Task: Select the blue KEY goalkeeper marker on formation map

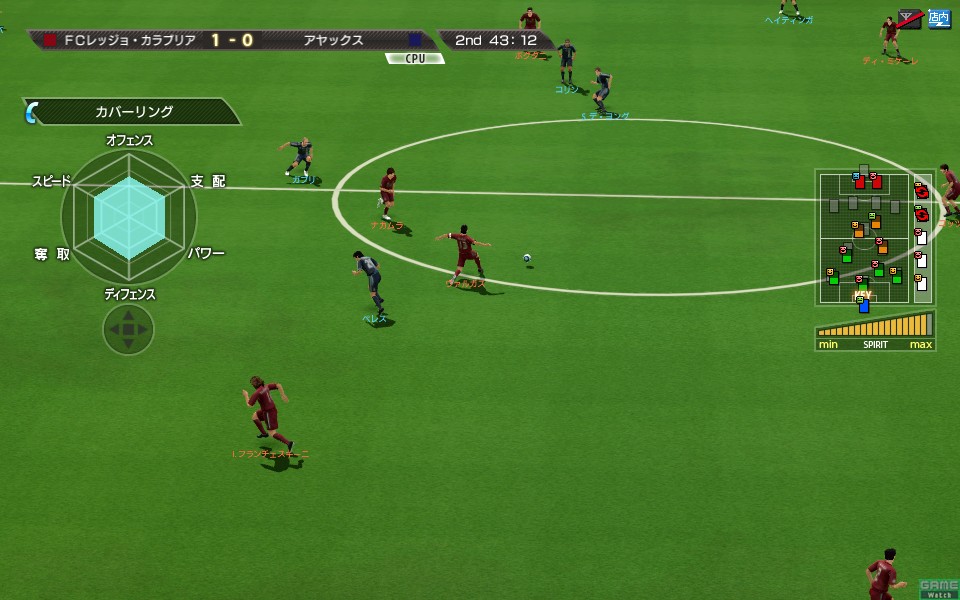Action: 863,304
